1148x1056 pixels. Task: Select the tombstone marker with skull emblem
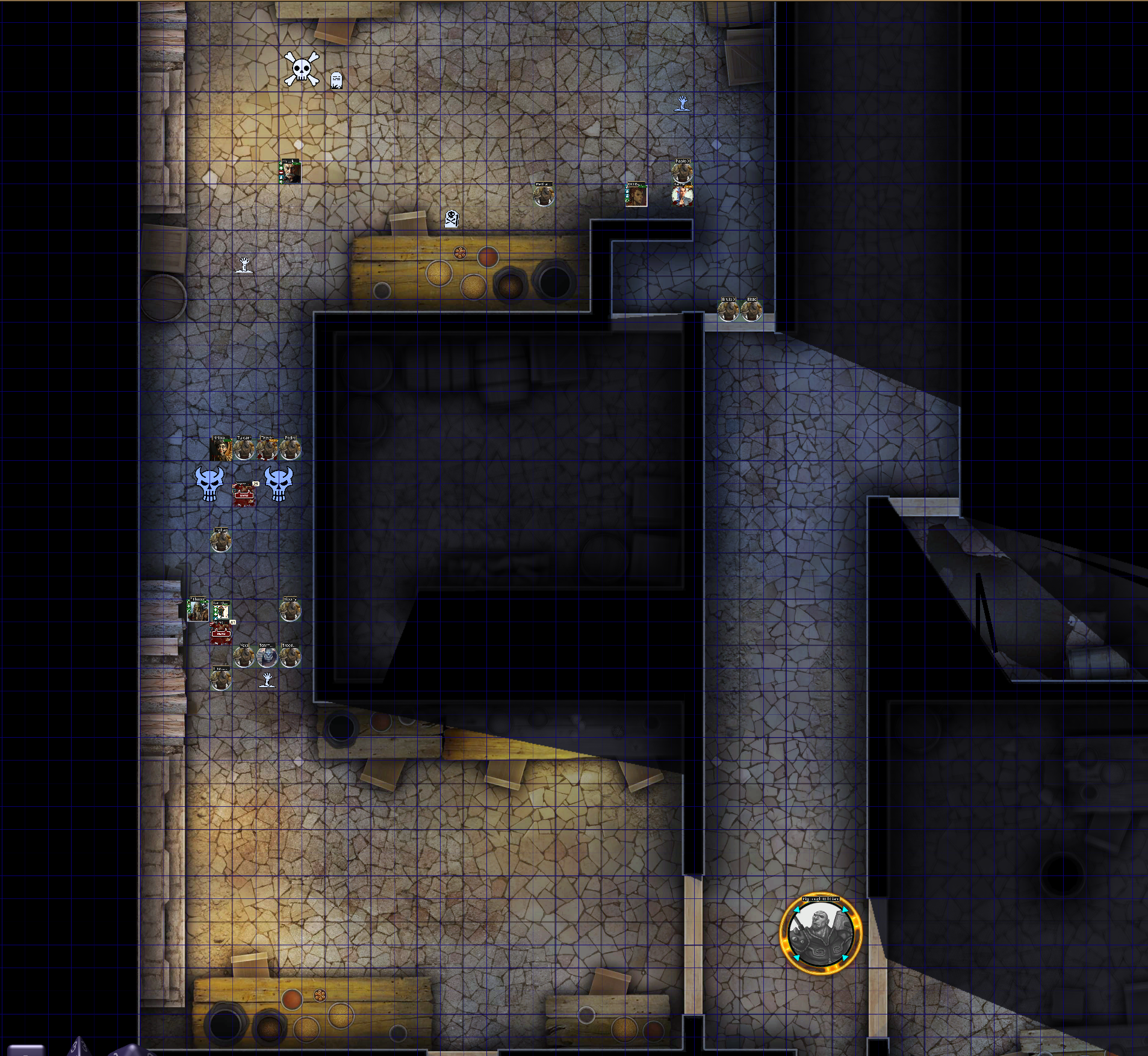451,218
